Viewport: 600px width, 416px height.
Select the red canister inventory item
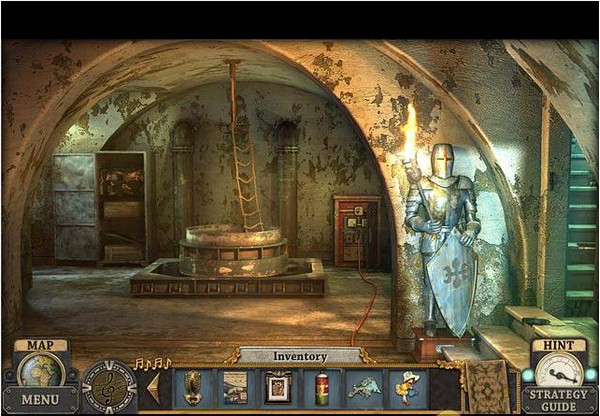pos(321,387)
